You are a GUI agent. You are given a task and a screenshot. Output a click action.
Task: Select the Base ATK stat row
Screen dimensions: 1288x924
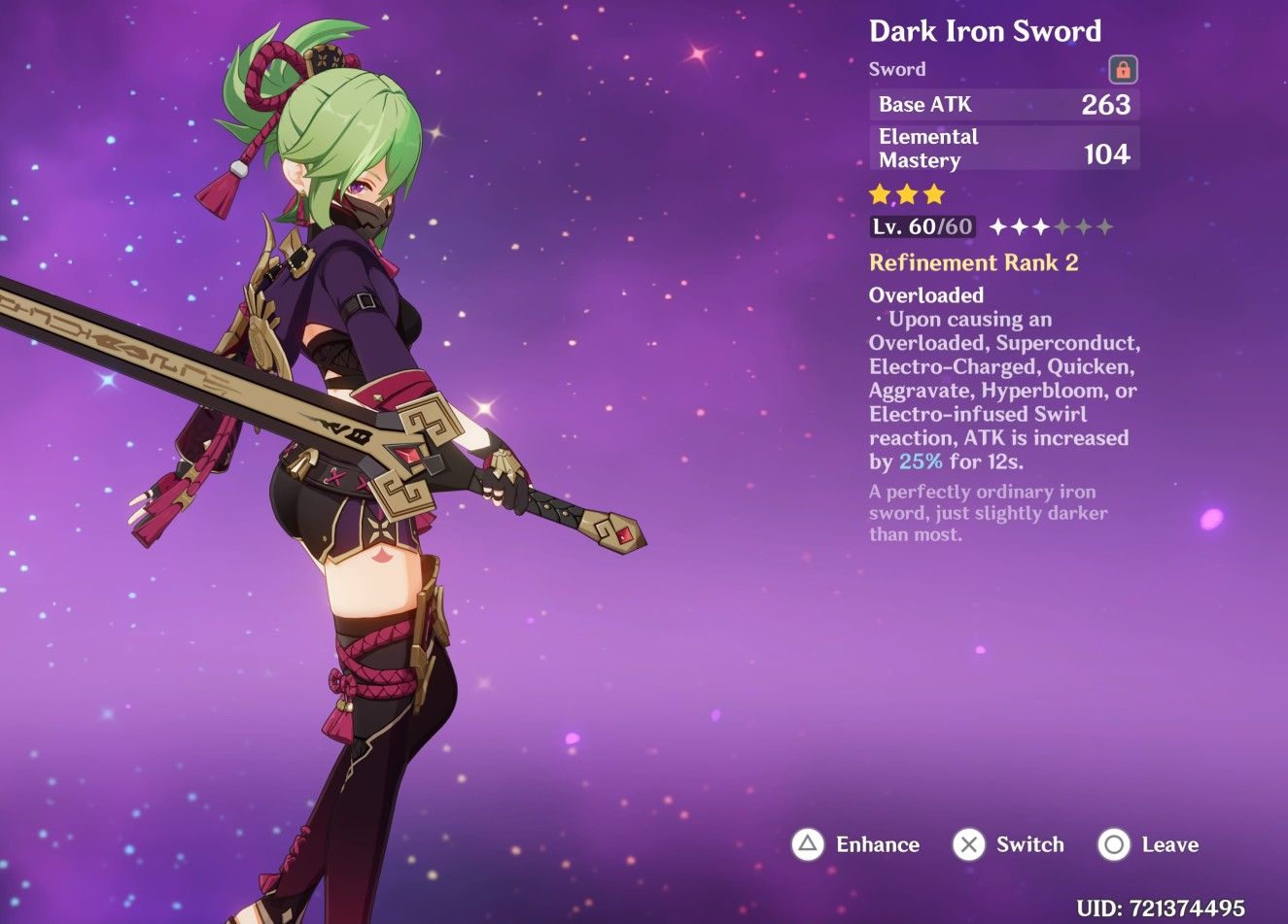click(1003, 104)
